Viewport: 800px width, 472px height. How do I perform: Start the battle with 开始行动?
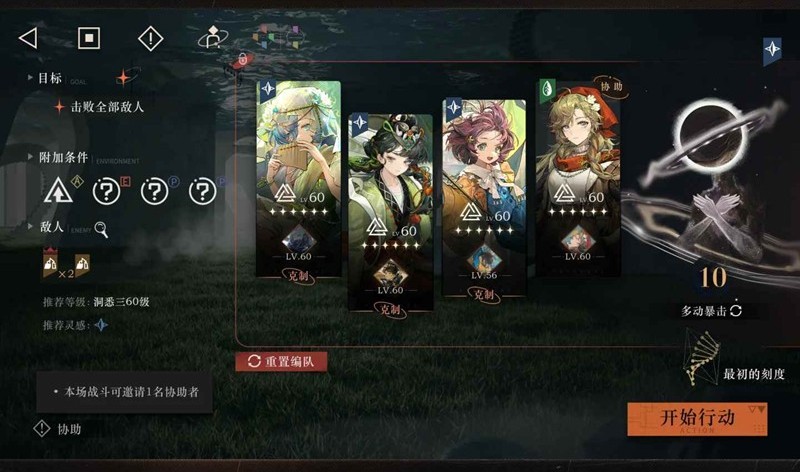697,418
